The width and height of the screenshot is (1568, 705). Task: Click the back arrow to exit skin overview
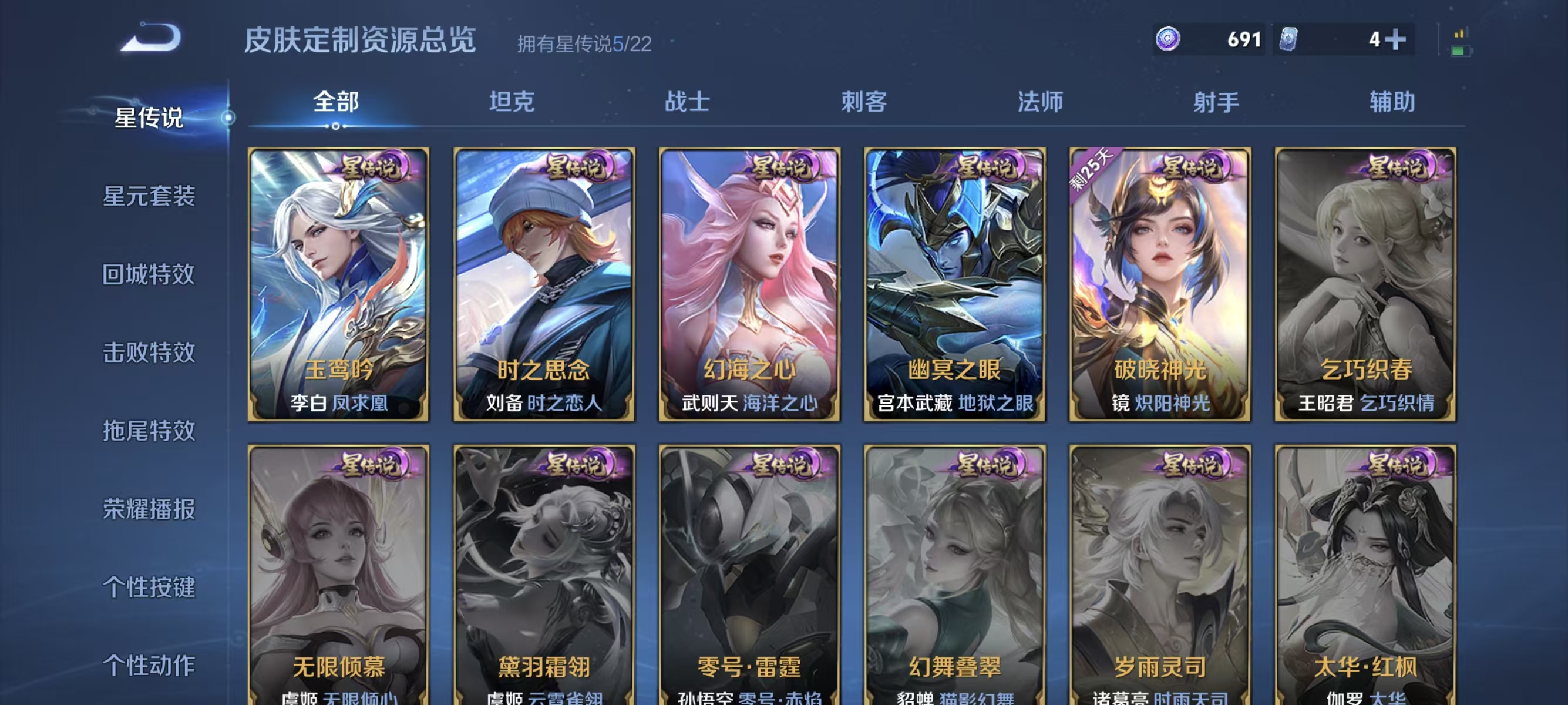tap(149, 38)
